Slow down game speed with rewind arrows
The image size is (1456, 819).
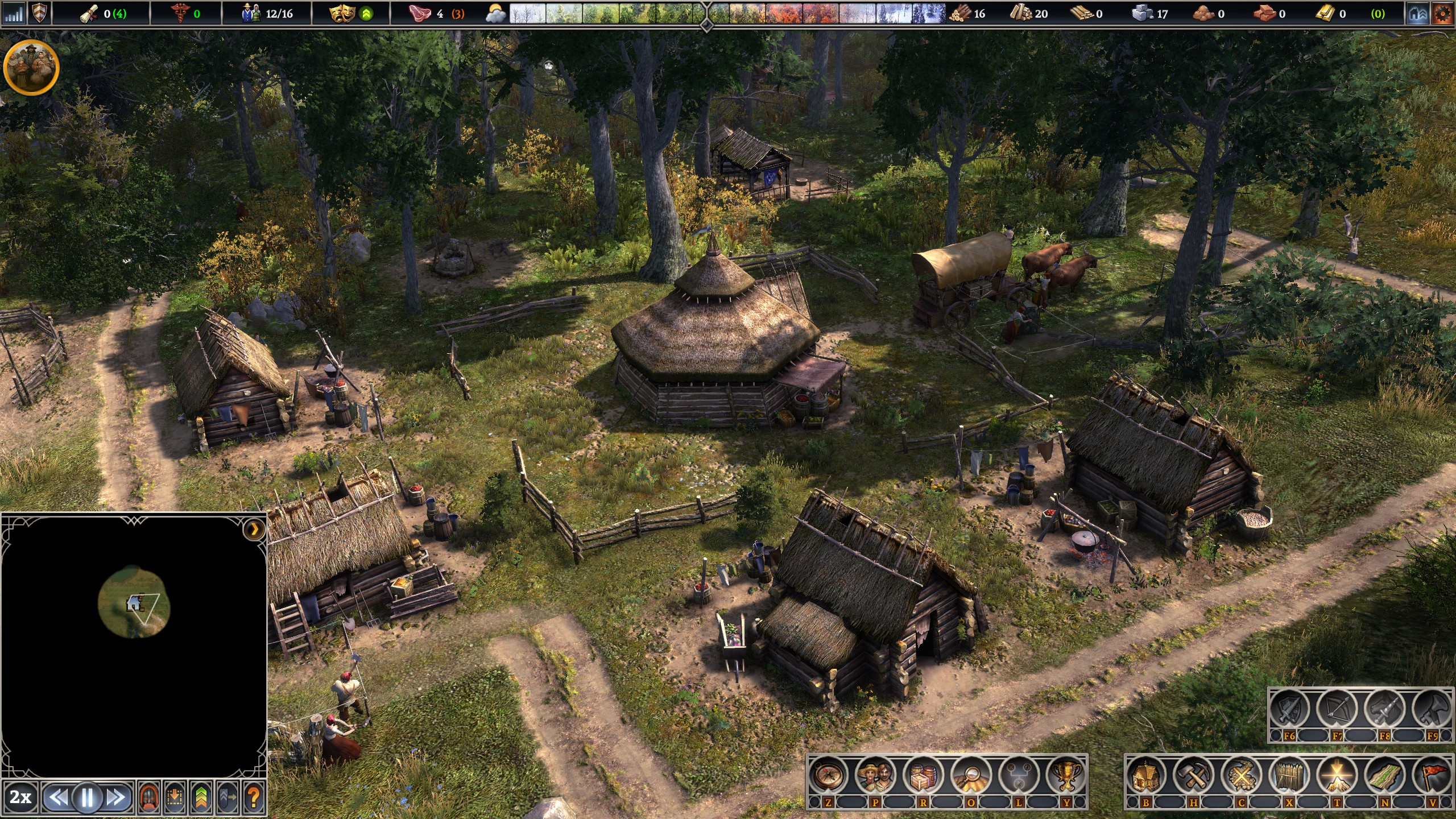[58, 797]
